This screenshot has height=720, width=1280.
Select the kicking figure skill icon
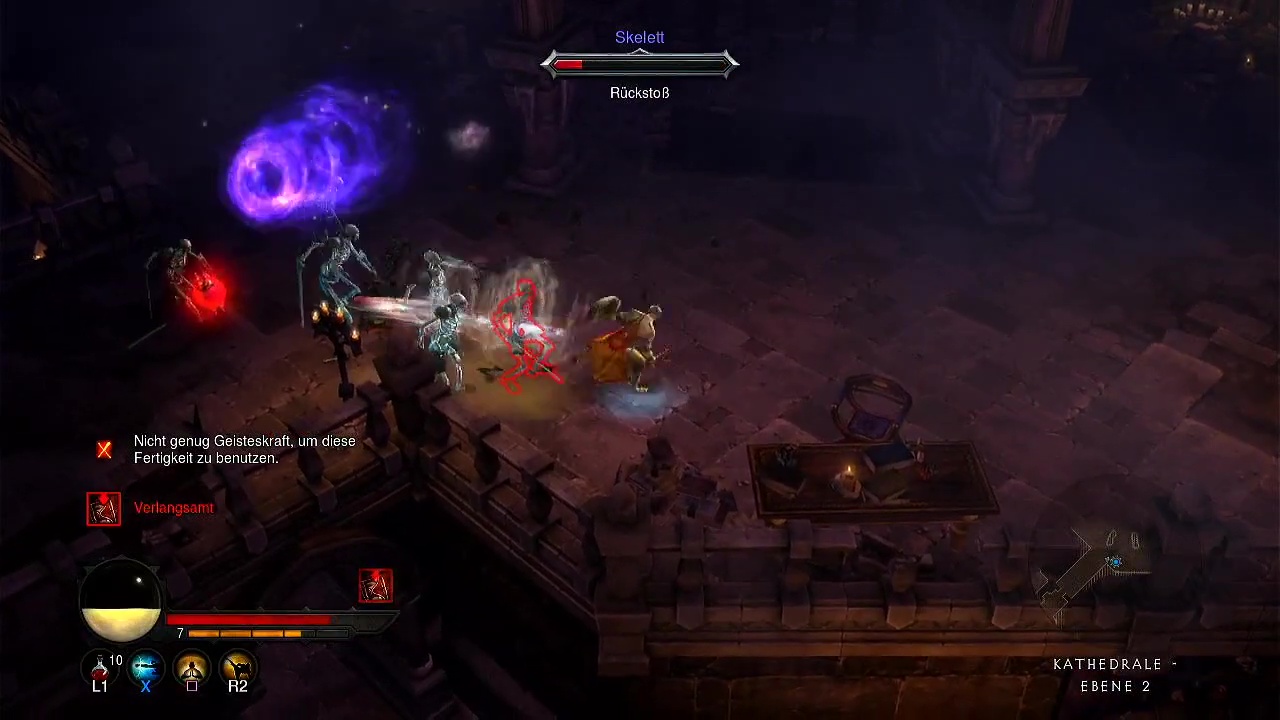point(238,667)
